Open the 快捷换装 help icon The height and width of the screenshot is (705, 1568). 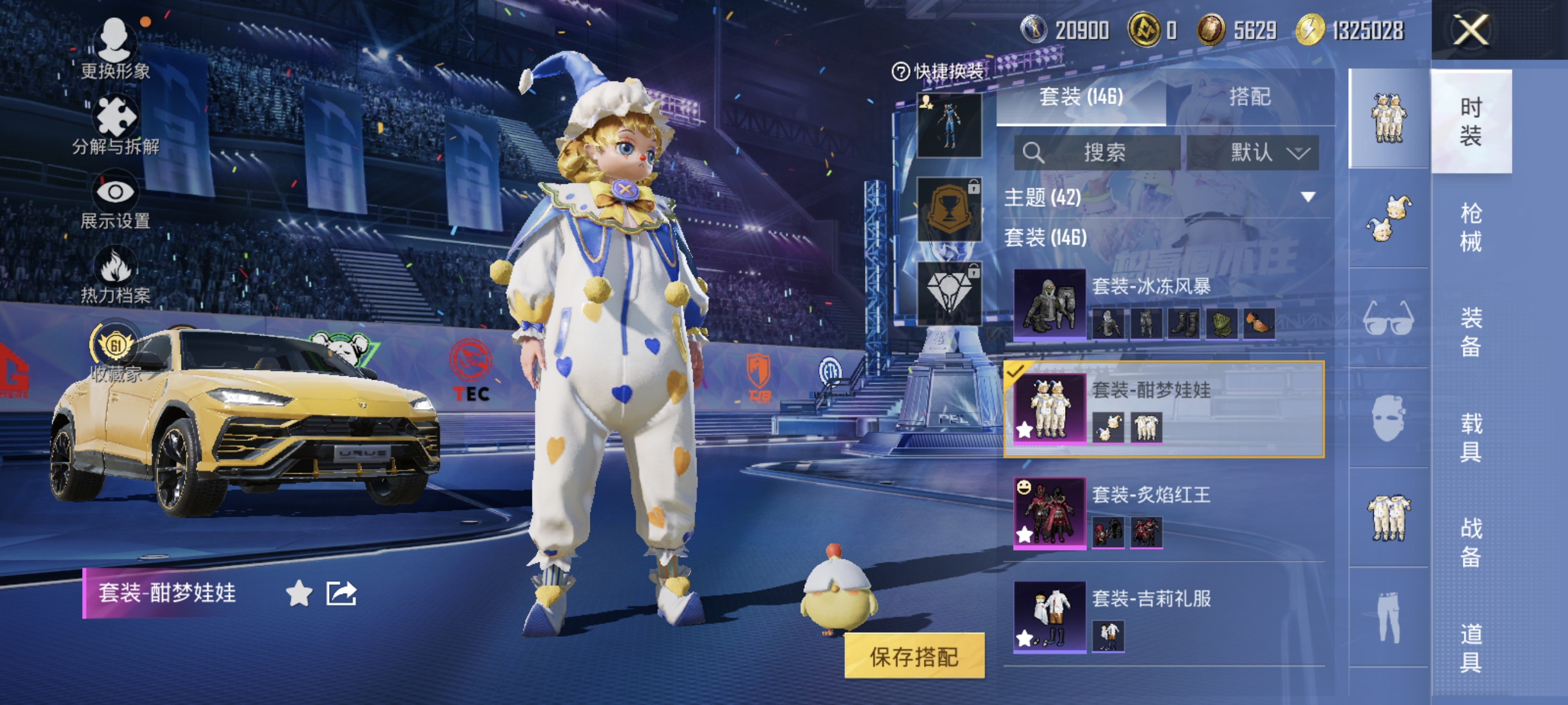click(900, 72)
